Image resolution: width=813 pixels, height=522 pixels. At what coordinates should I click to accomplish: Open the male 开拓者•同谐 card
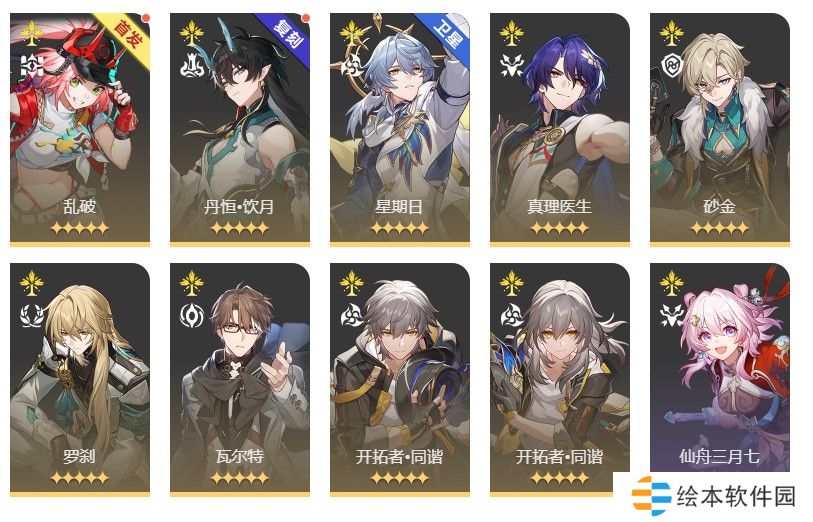click(x=400, y=378)
